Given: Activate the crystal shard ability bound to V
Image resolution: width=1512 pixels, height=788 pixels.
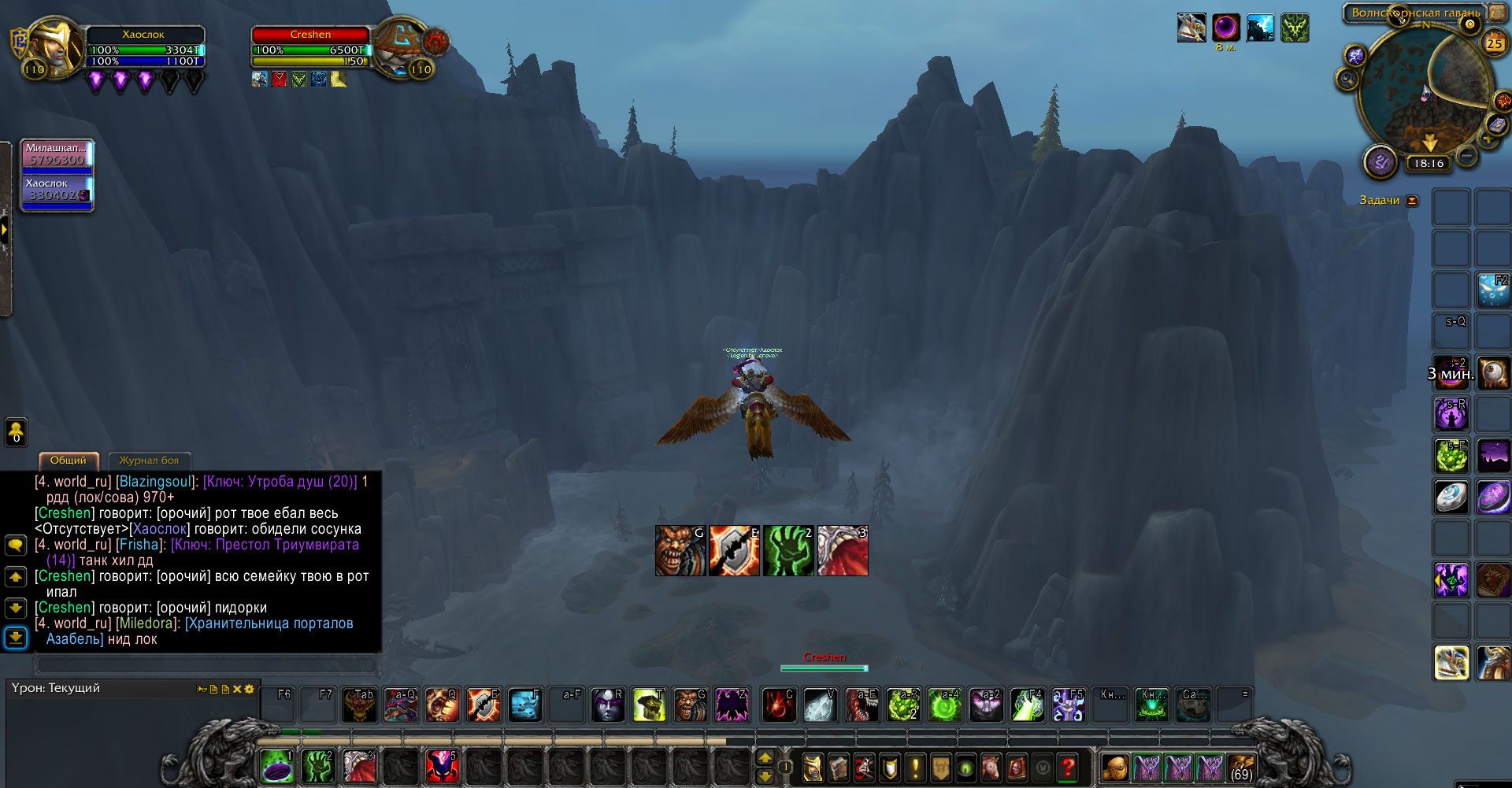Looking at the screenshot, I should 819,705.
